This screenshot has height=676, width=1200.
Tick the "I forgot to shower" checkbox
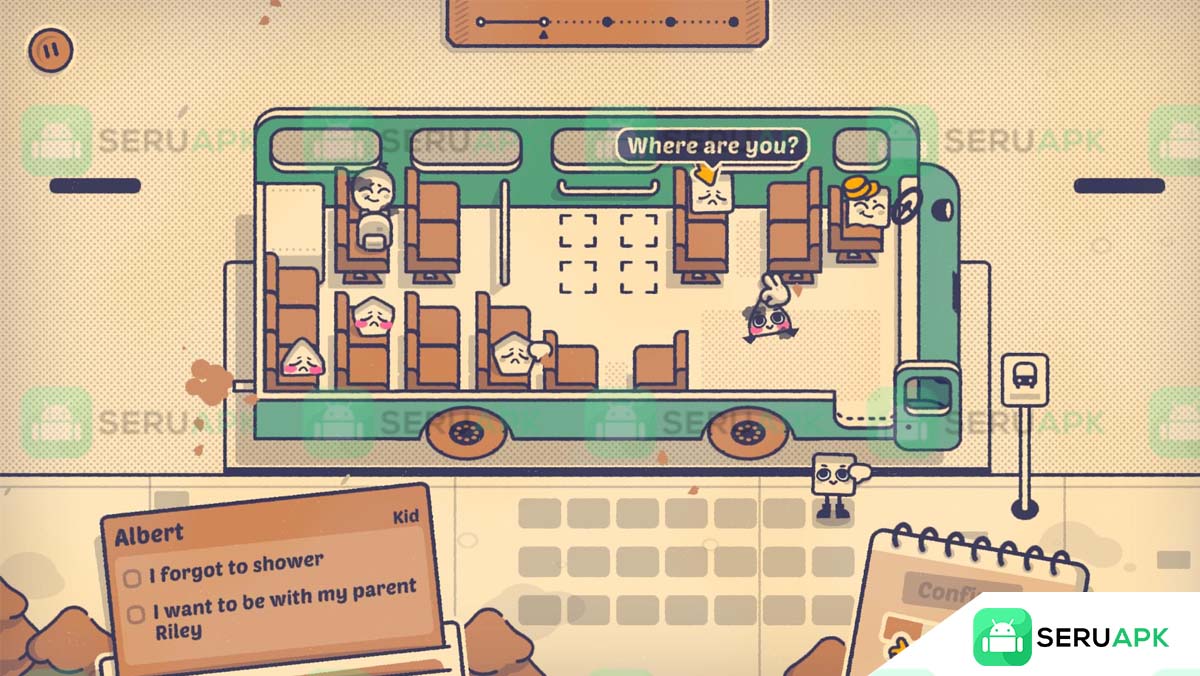point(132,578)
